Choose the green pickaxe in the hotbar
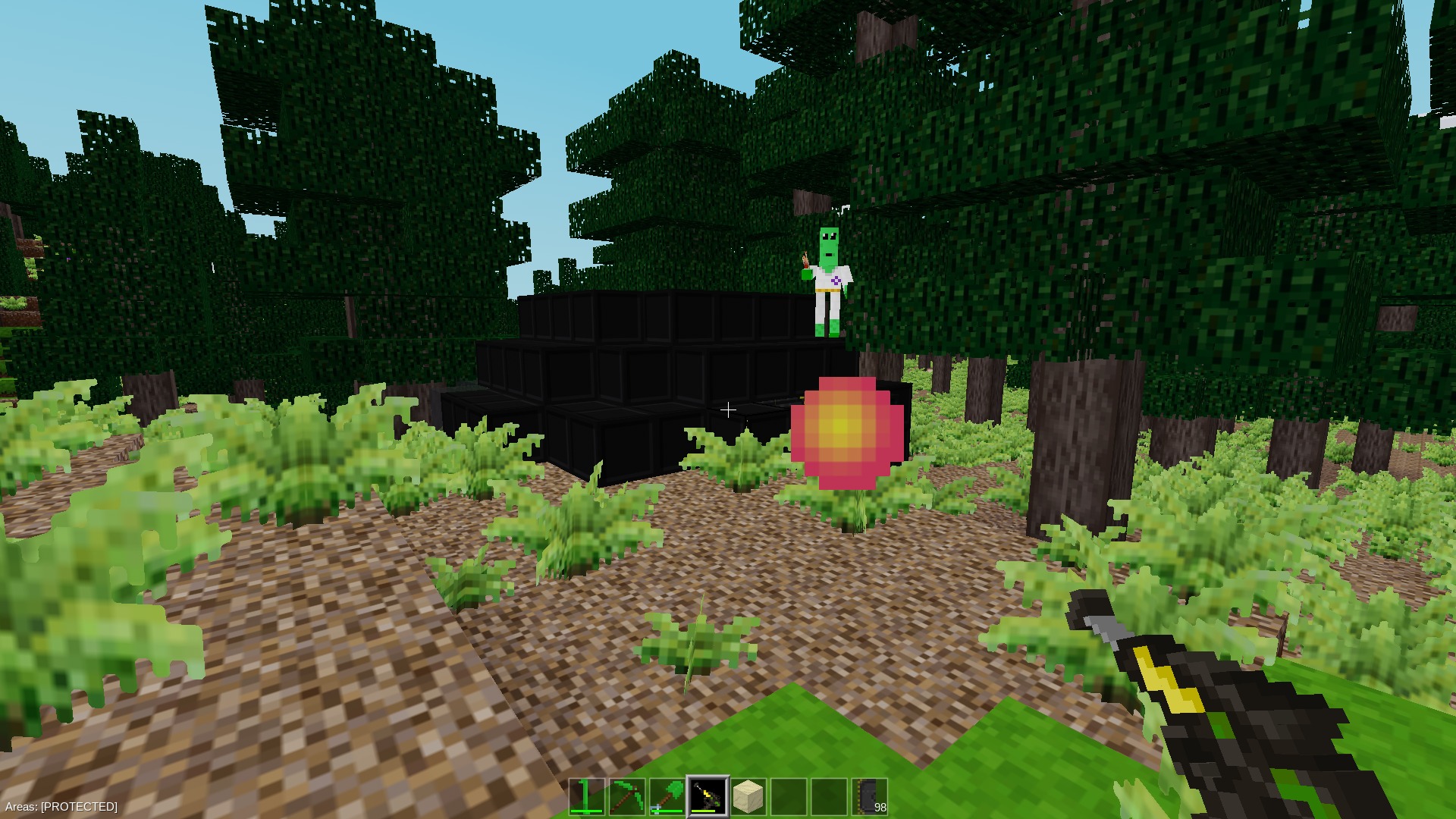 tap(627, 796)
